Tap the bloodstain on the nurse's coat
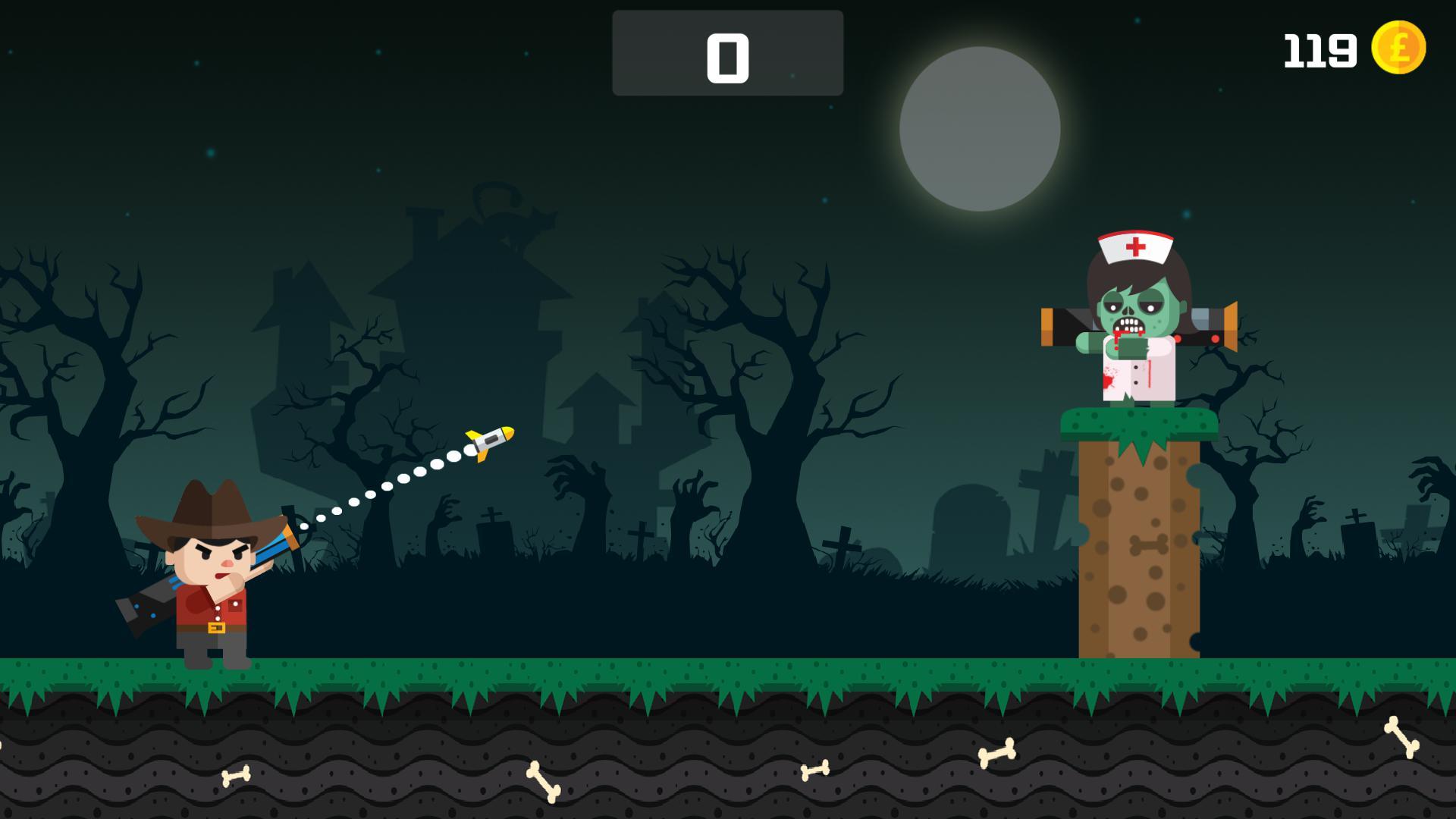This screenshot has width=1456, height=819. coord(1111,379)
